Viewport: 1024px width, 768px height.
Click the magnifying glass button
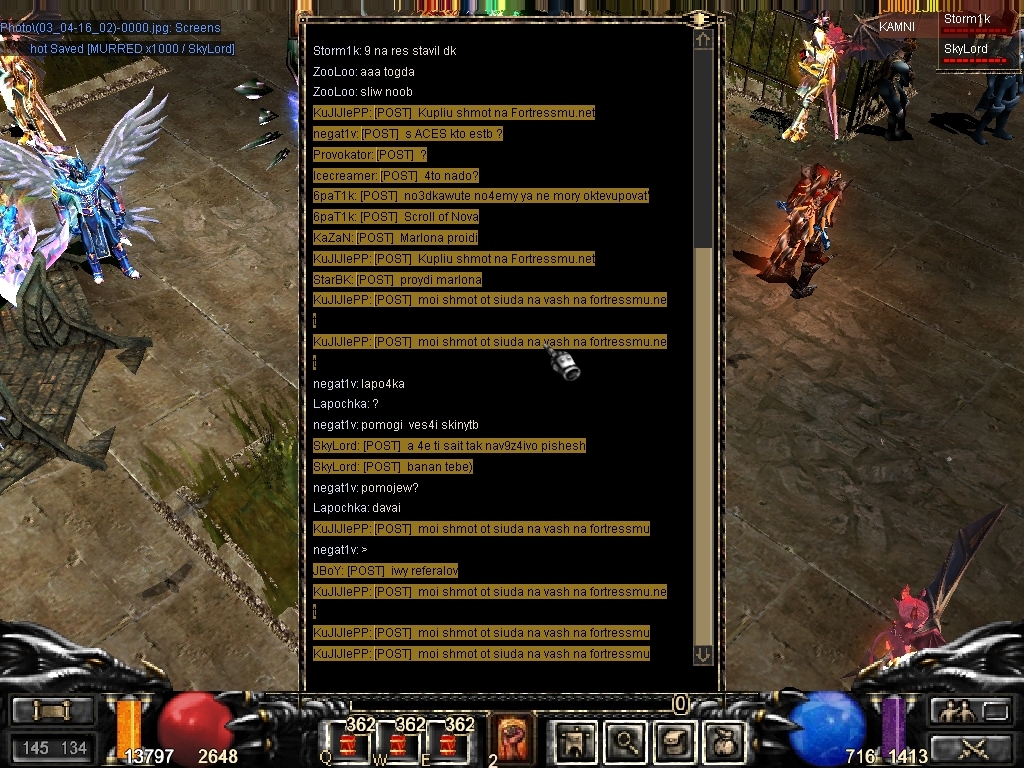point(627,741)
